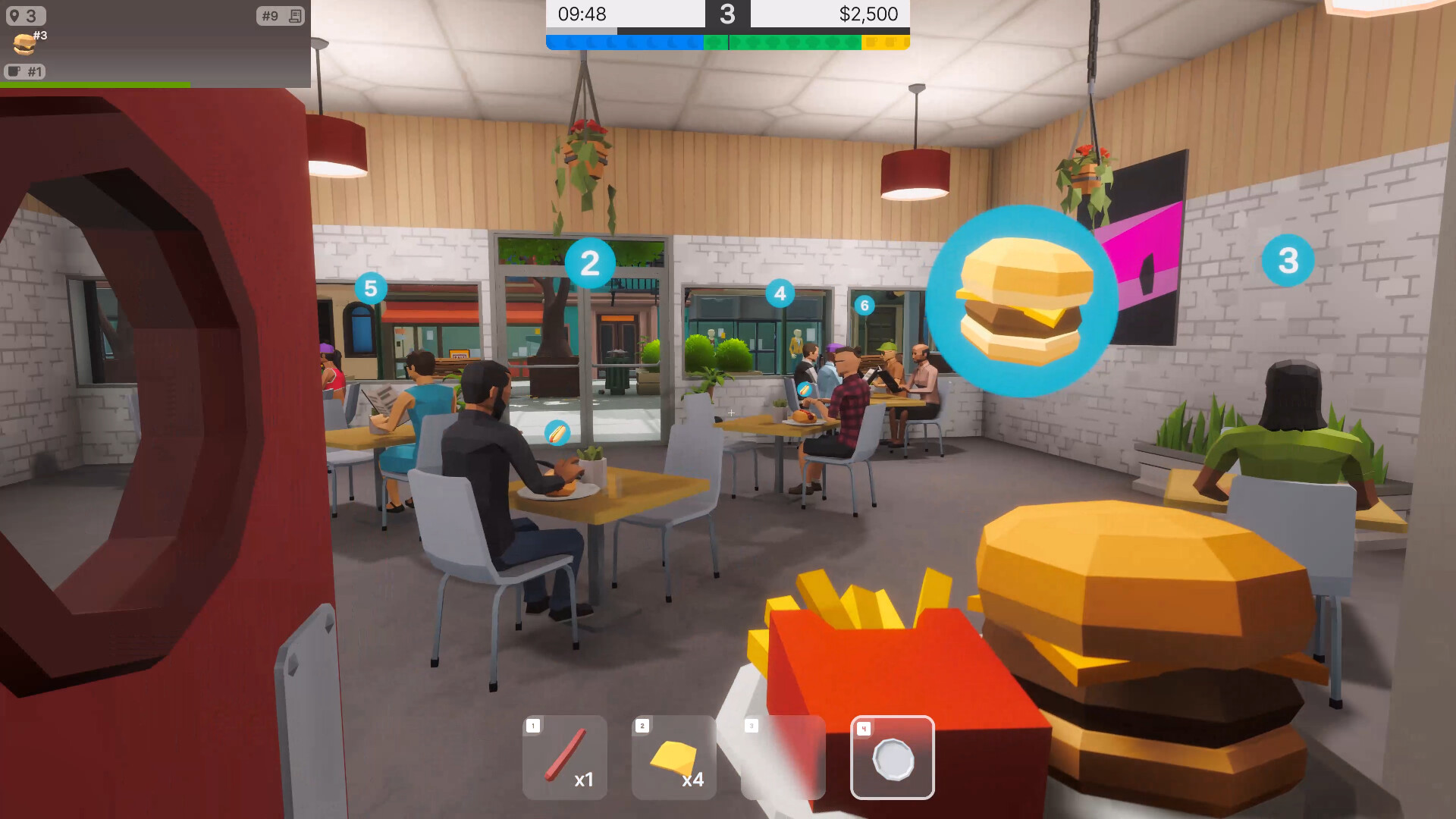Select empty hotbar slot 3
The height and width of the screenshot is (819, 1456).
point(783,758)
